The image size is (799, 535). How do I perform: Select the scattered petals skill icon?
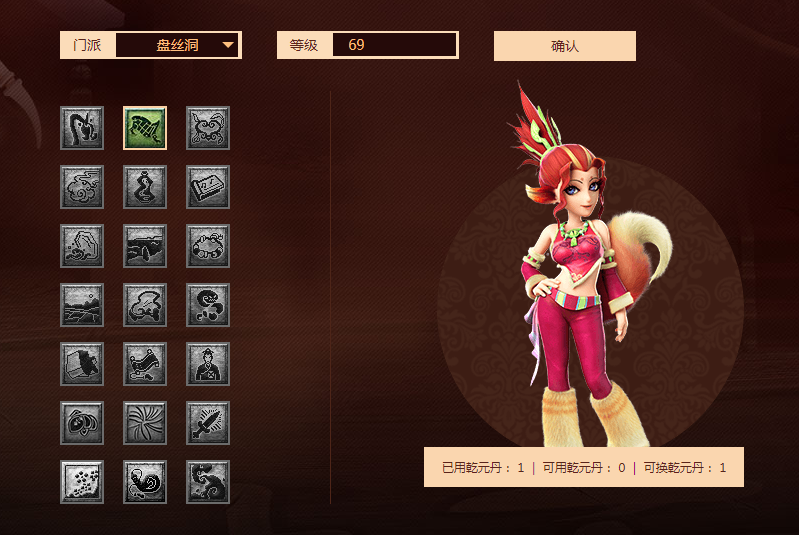click(82, 482)
